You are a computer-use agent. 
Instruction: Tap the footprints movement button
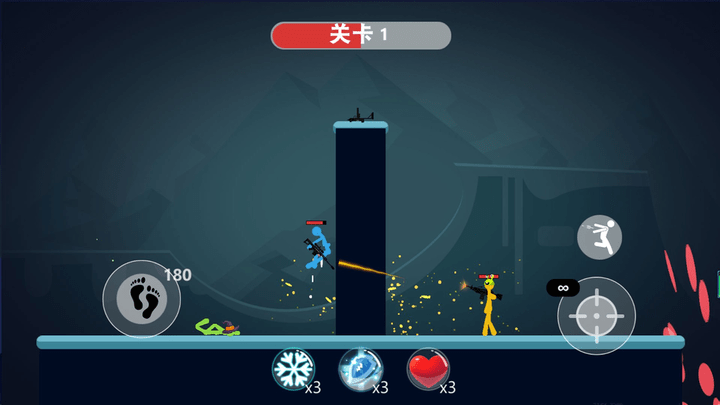(x=141, y=298)
